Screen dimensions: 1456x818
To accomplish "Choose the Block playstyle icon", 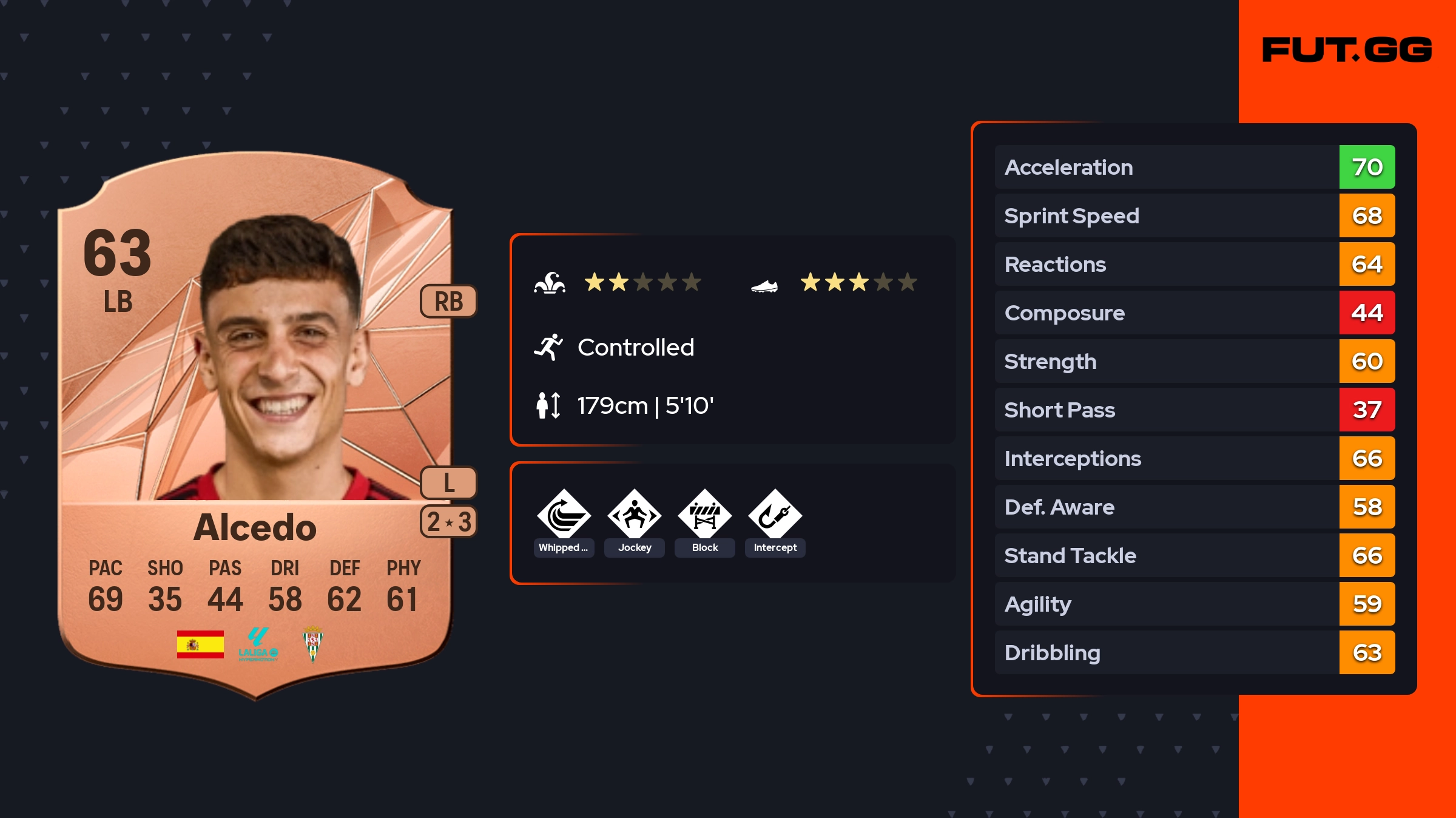I will 705,515.
